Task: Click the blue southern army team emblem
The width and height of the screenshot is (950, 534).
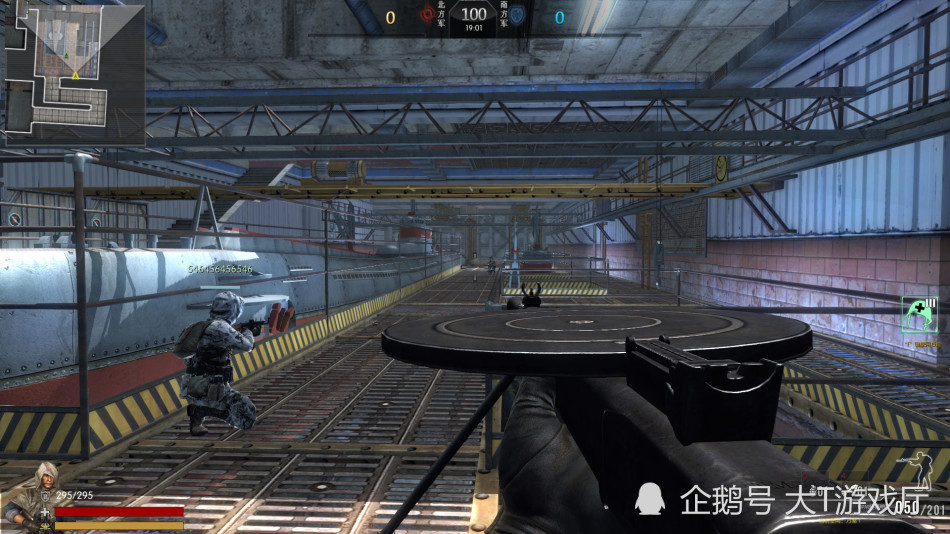Action: pyautogui.click(x=518, y=16)
